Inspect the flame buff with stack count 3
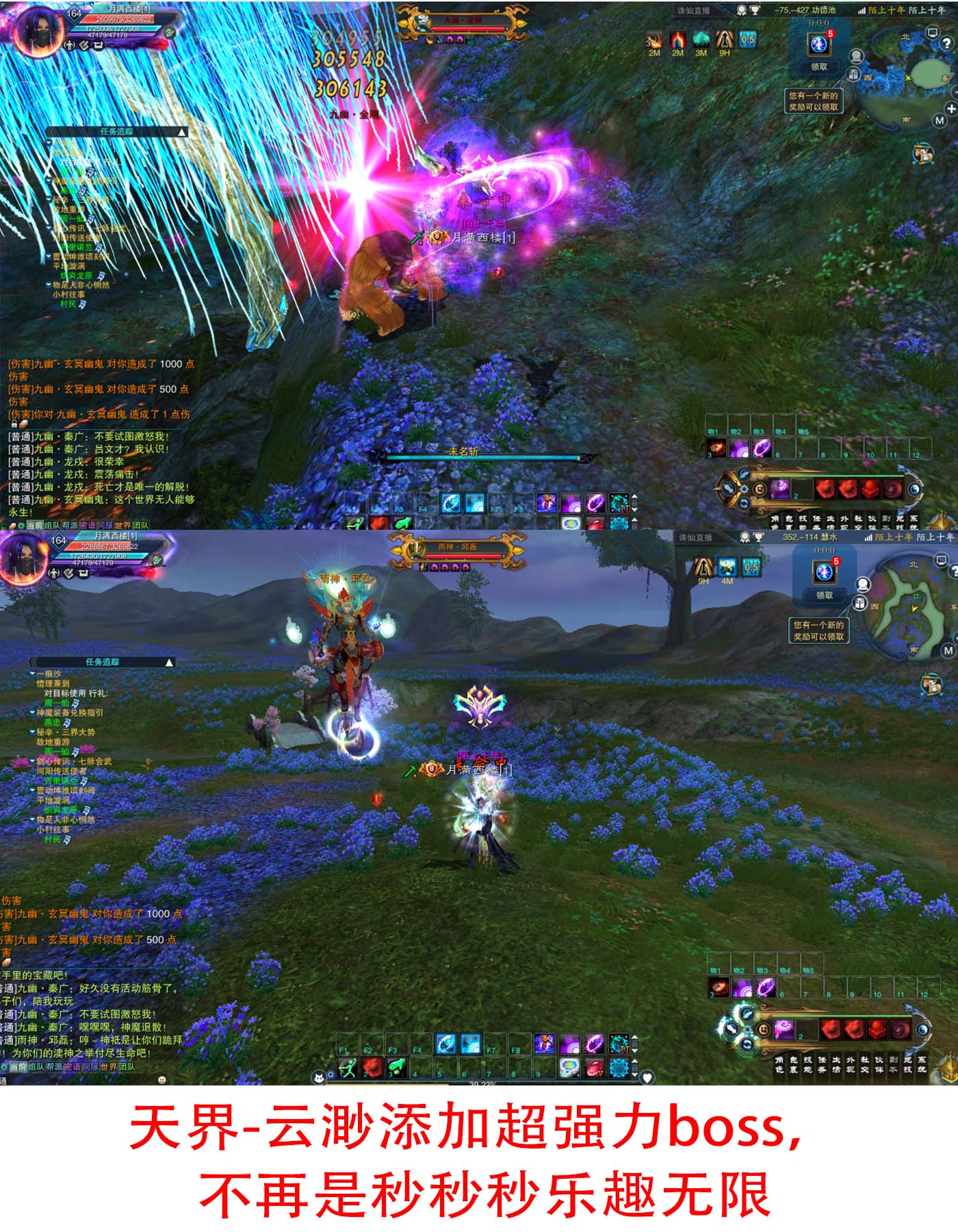 pyautogui.click(x=654, y=40)
